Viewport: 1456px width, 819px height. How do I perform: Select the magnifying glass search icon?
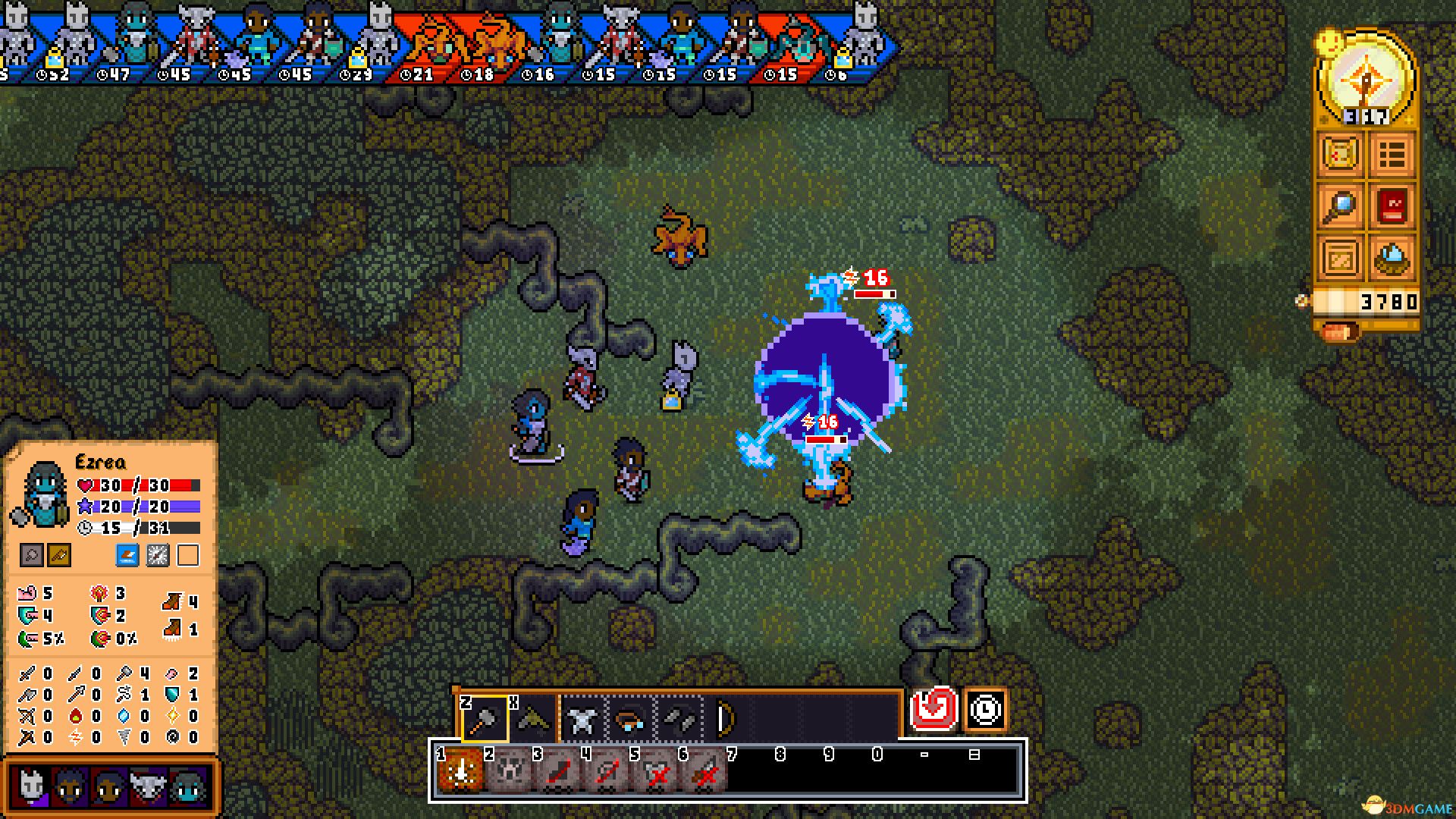pyautogui.click(x=1340, y=205)
